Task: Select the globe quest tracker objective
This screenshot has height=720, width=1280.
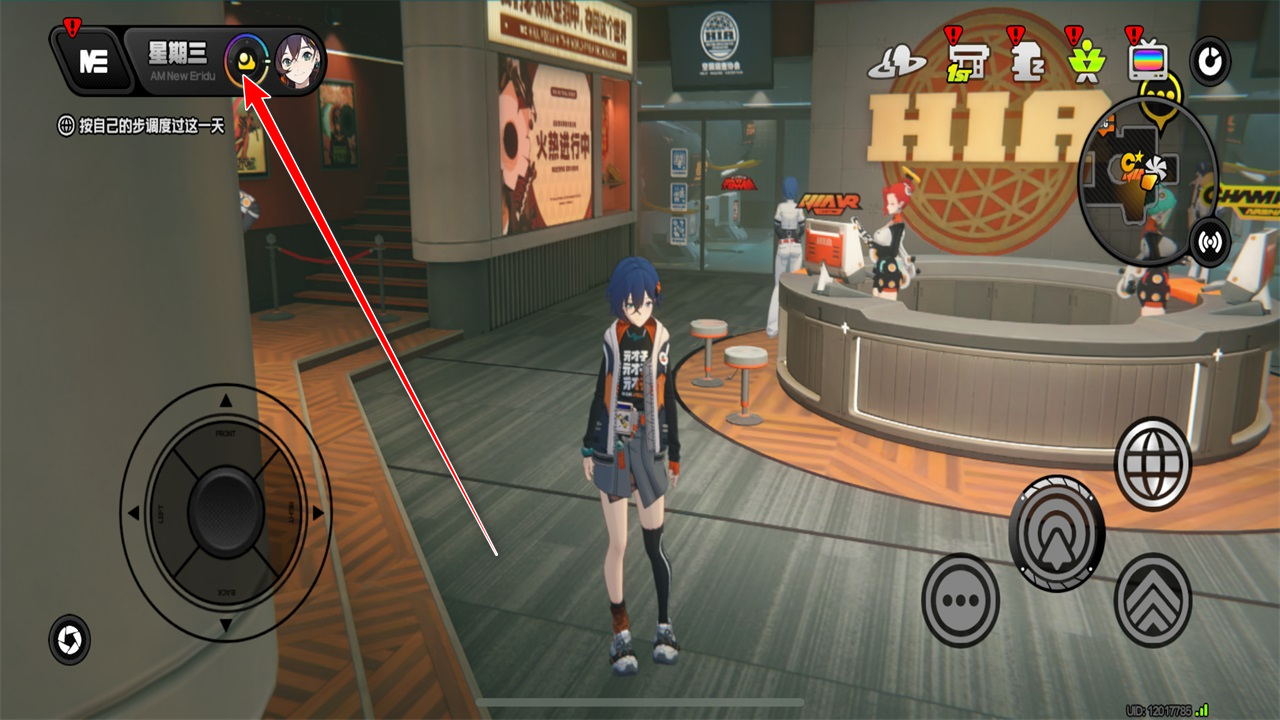Action: point(67,127)
